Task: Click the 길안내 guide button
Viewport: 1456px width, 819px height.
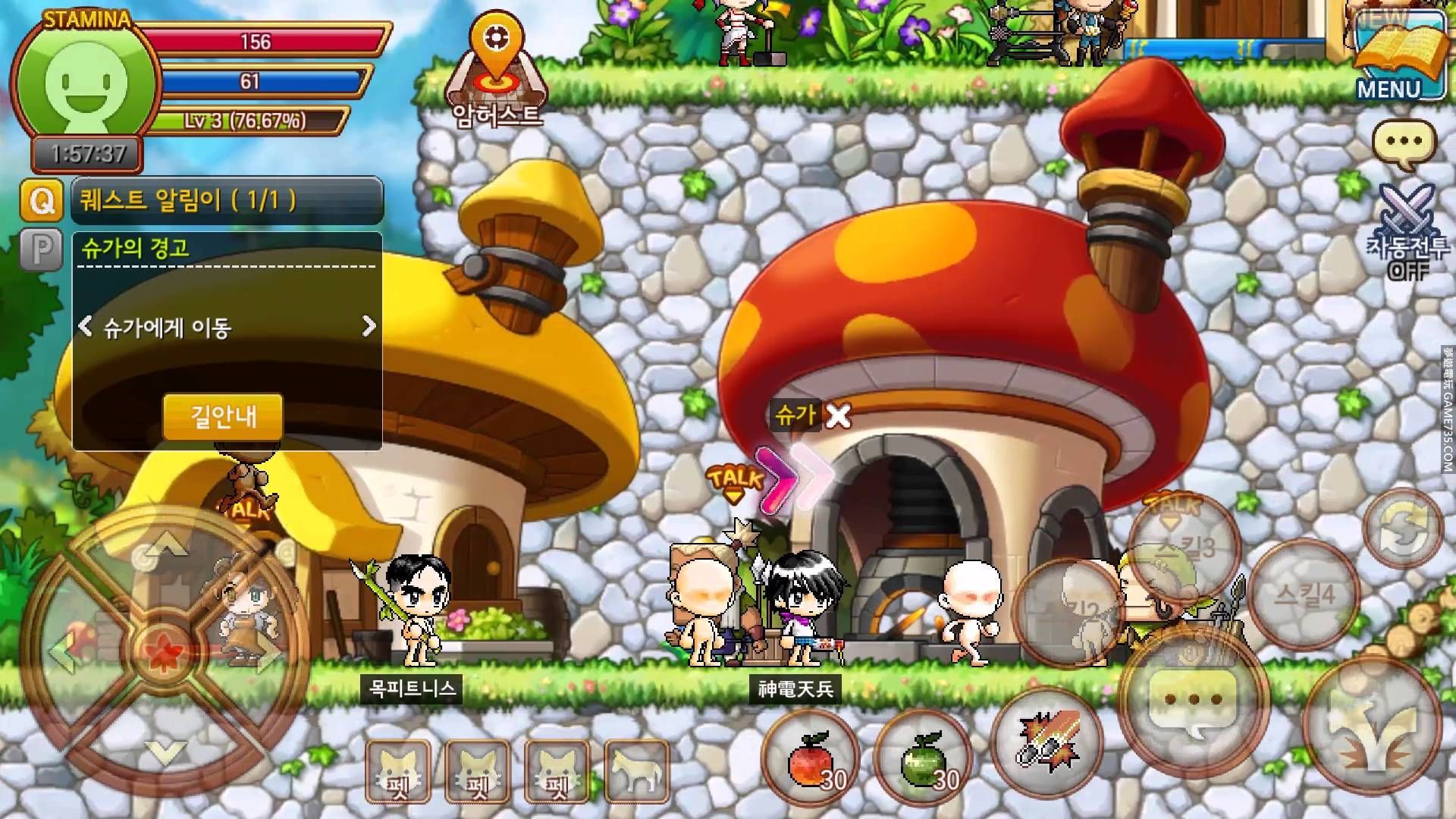Action: (223, 416)
